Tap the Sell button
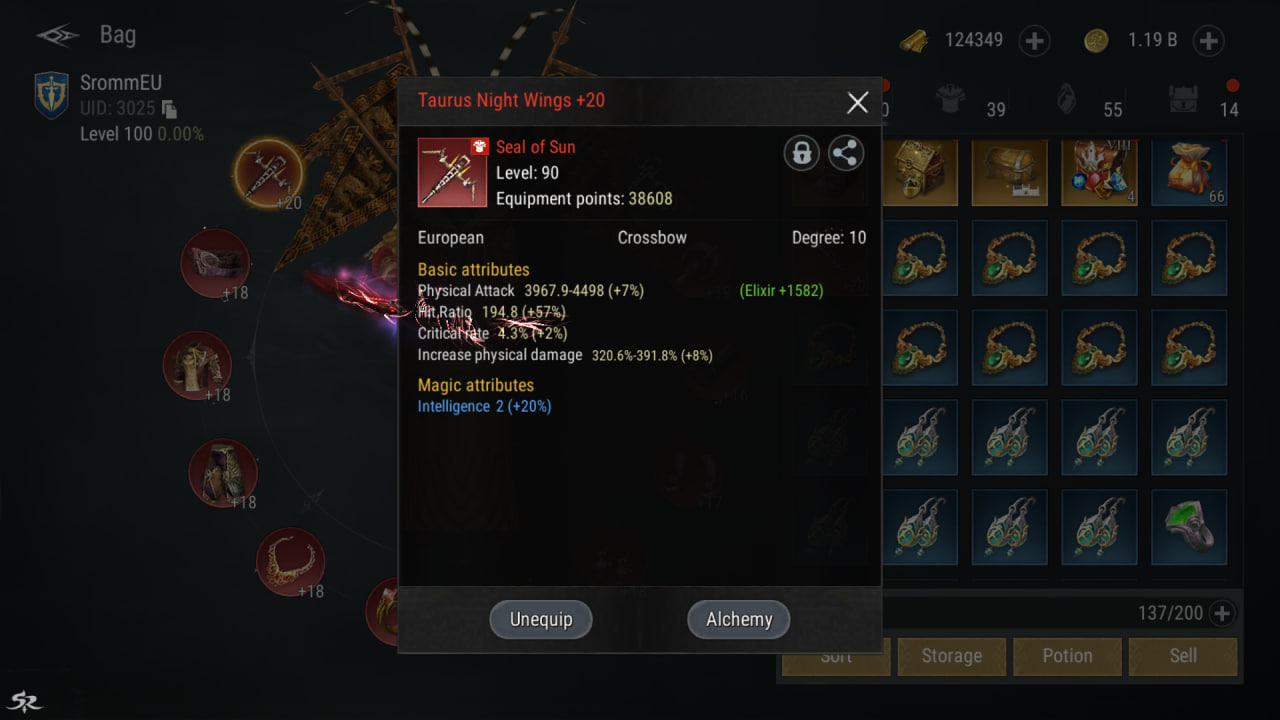This screenshot has height=720, width=1280. [1183, 656]
